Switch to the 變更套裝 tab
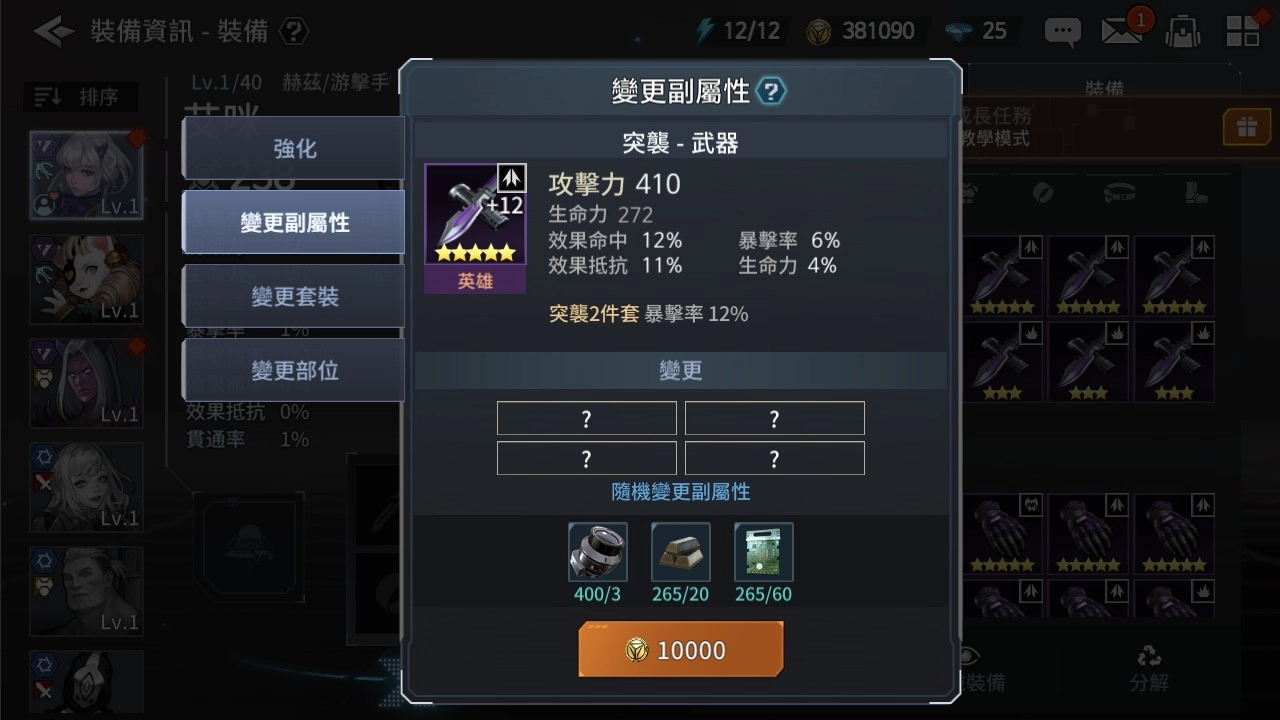 pyautogui.click(x=293, y=296)
